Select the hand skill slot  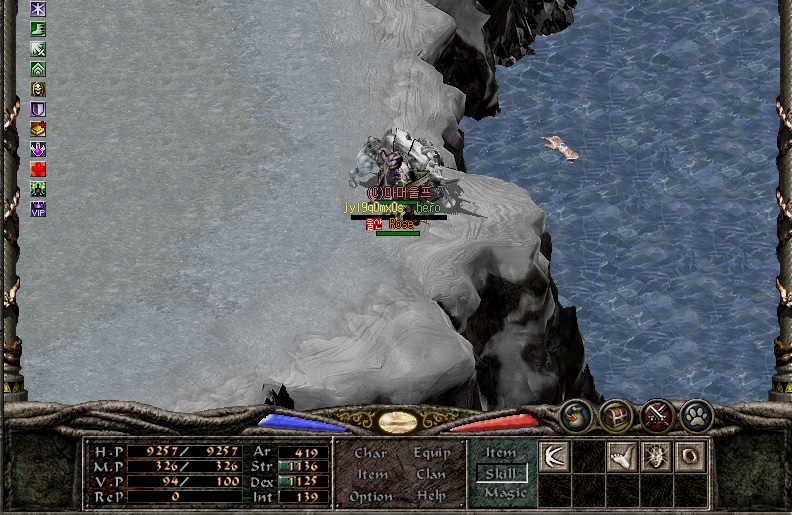(x=622, y=457)
